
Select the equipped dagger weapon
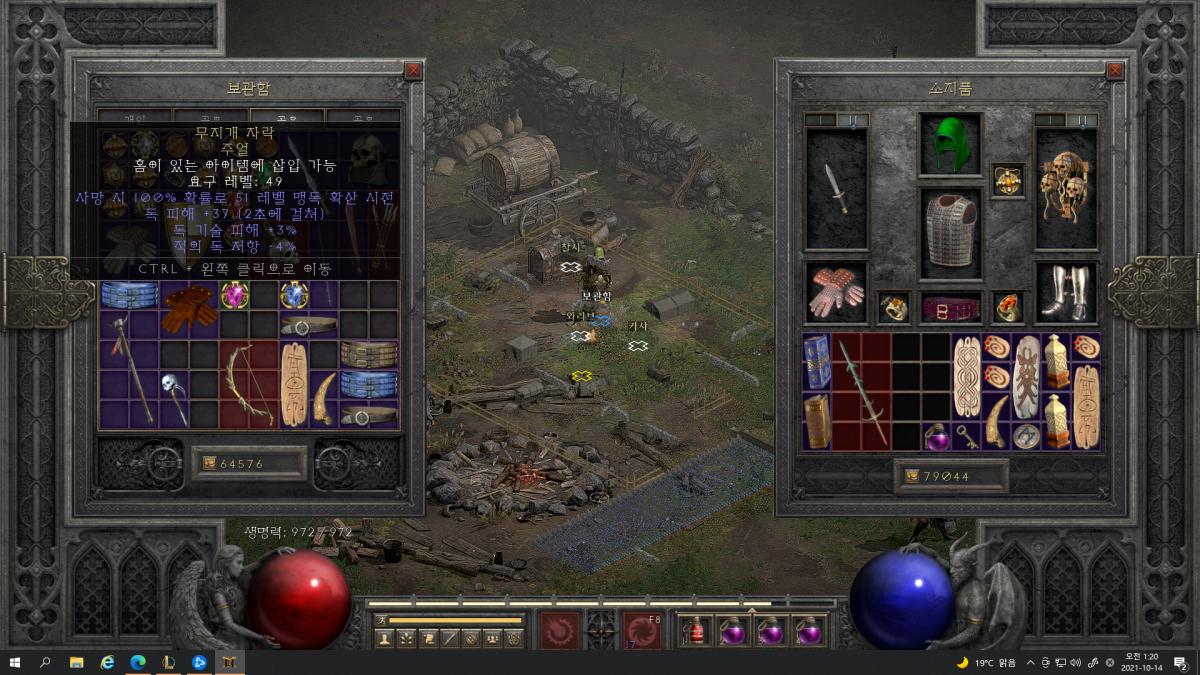[x=836, y=188]
